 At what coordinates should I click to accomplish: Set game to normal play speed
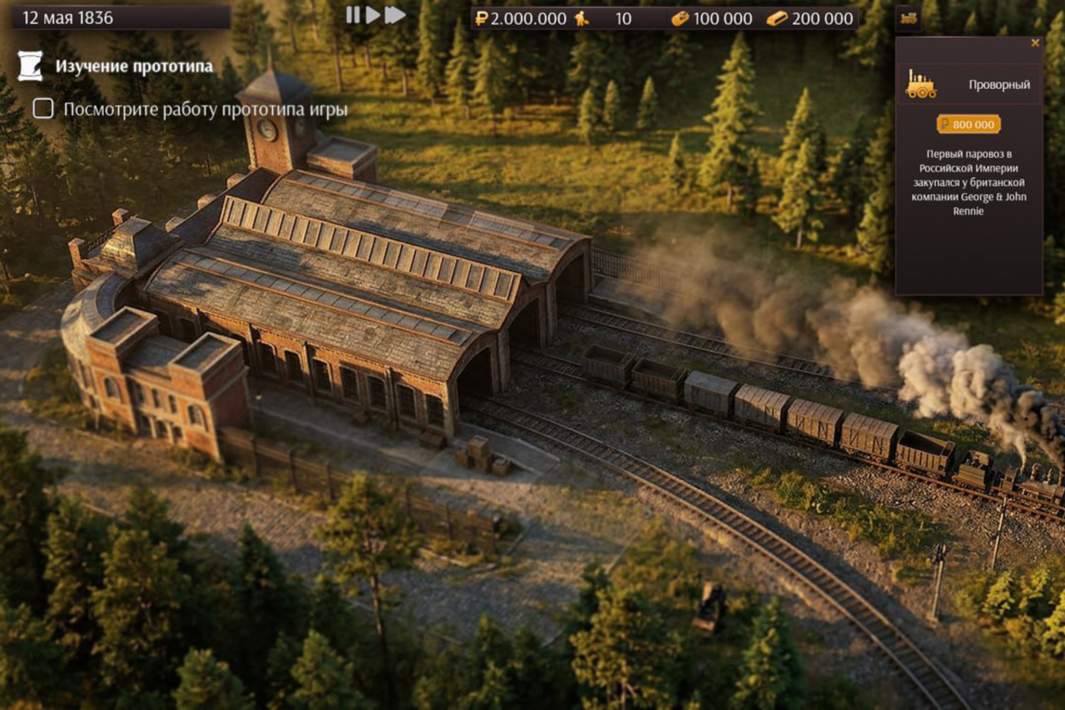click(x=372, y=15)
